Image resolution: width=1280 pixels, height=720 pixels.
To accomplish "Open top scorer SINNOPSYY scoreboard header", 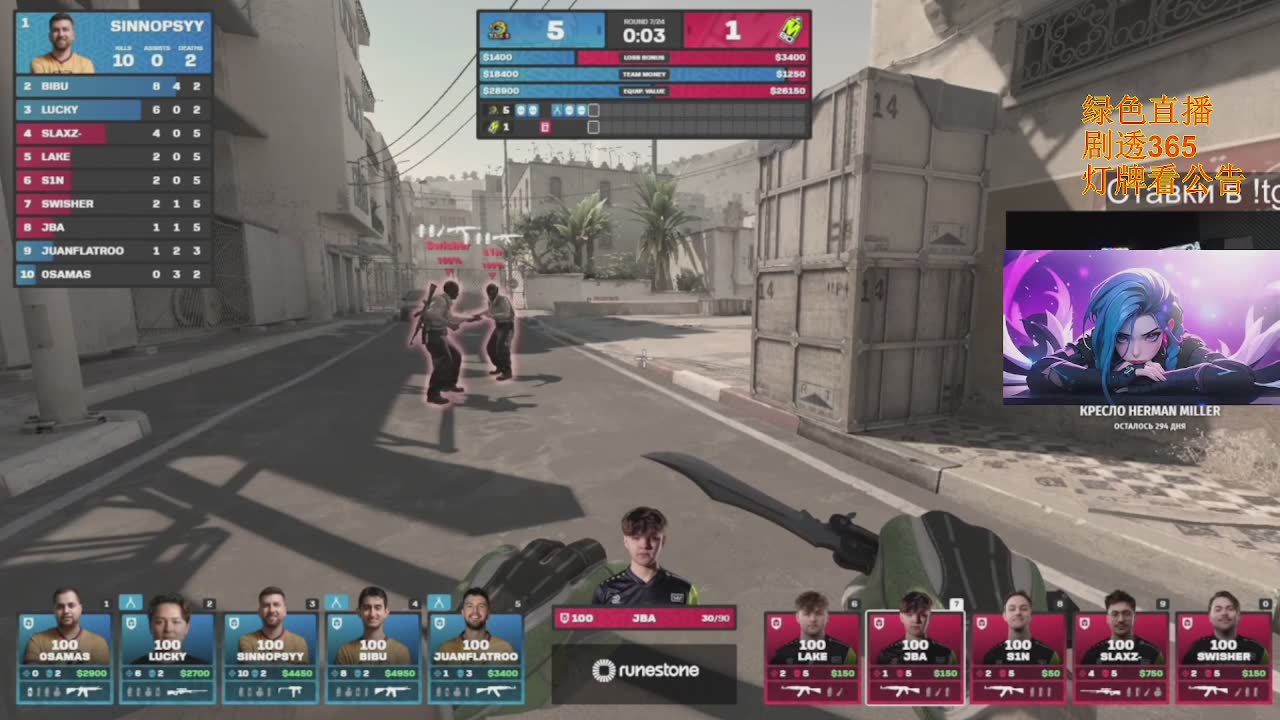I will (x=113, y=43).
